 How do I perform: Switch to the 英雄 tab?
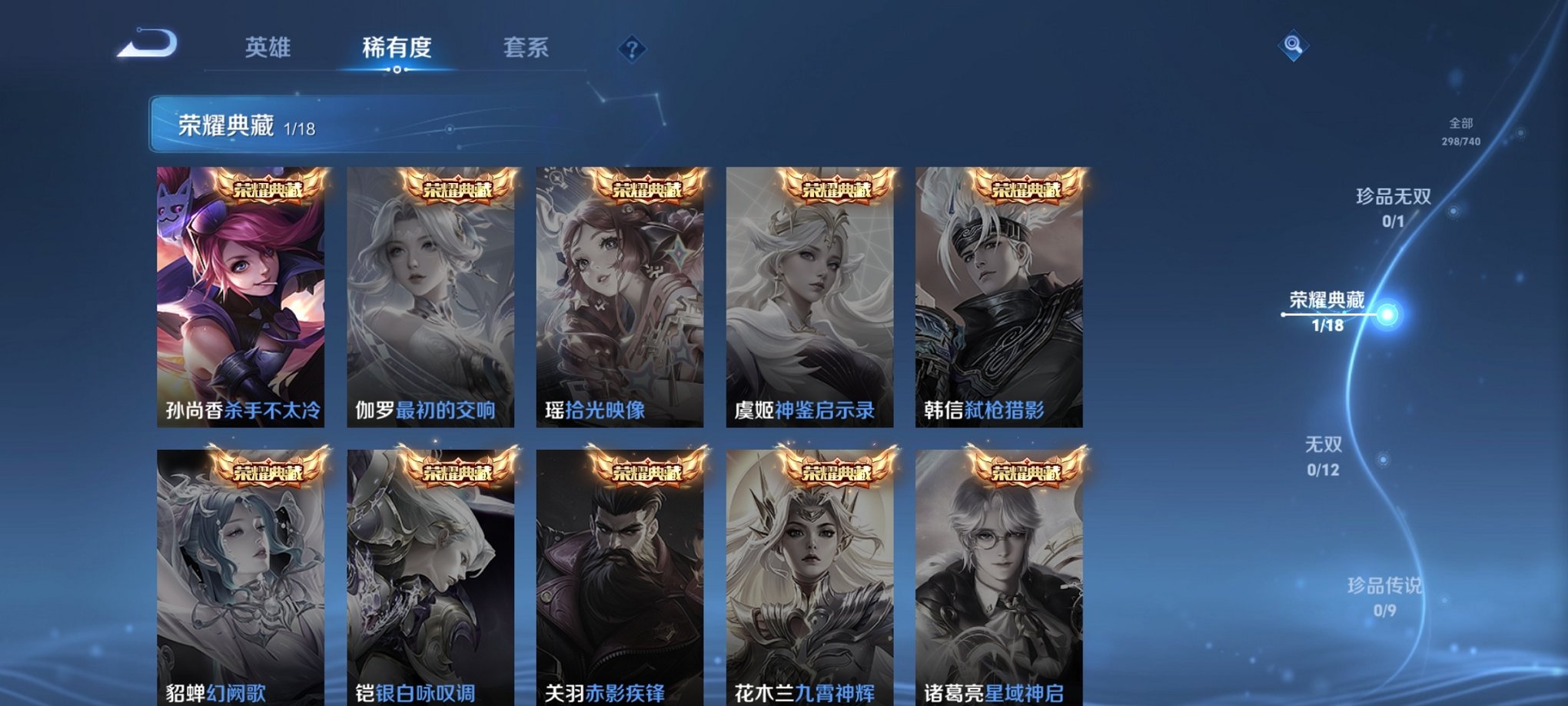(x=267, y=48)
